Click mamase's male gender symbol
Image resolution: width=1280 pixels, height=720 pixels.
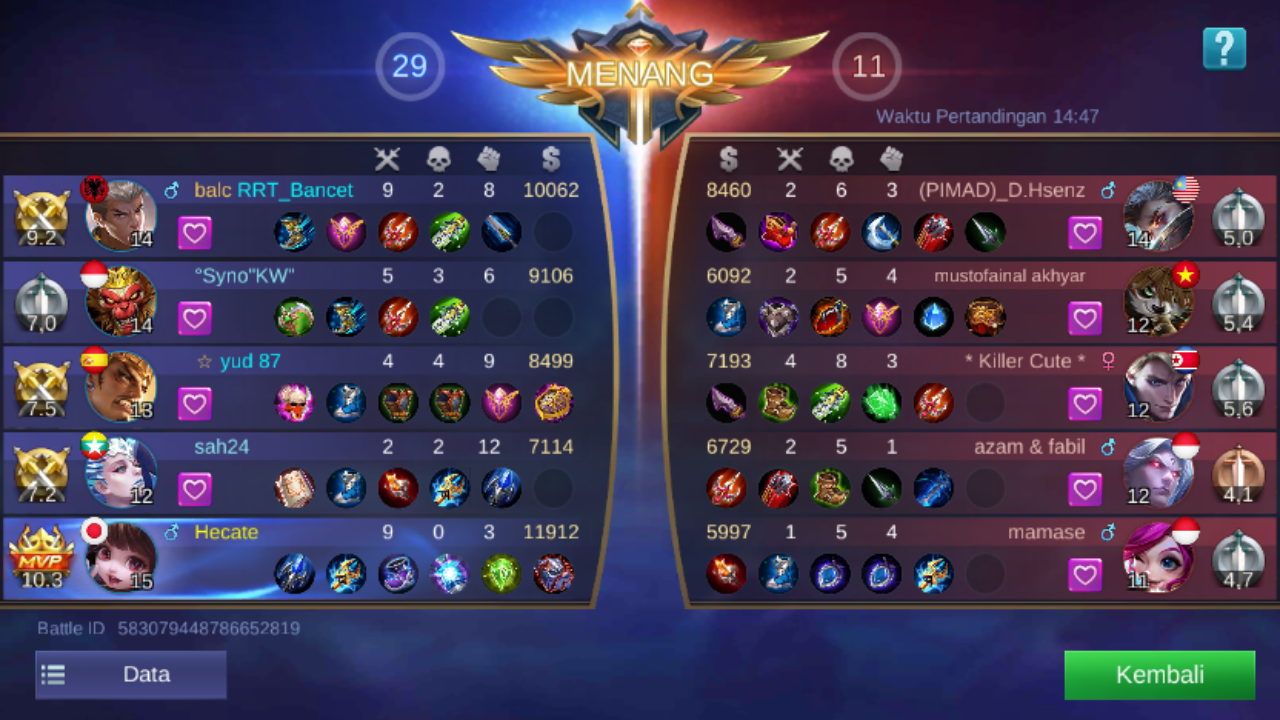point(1107,532)
